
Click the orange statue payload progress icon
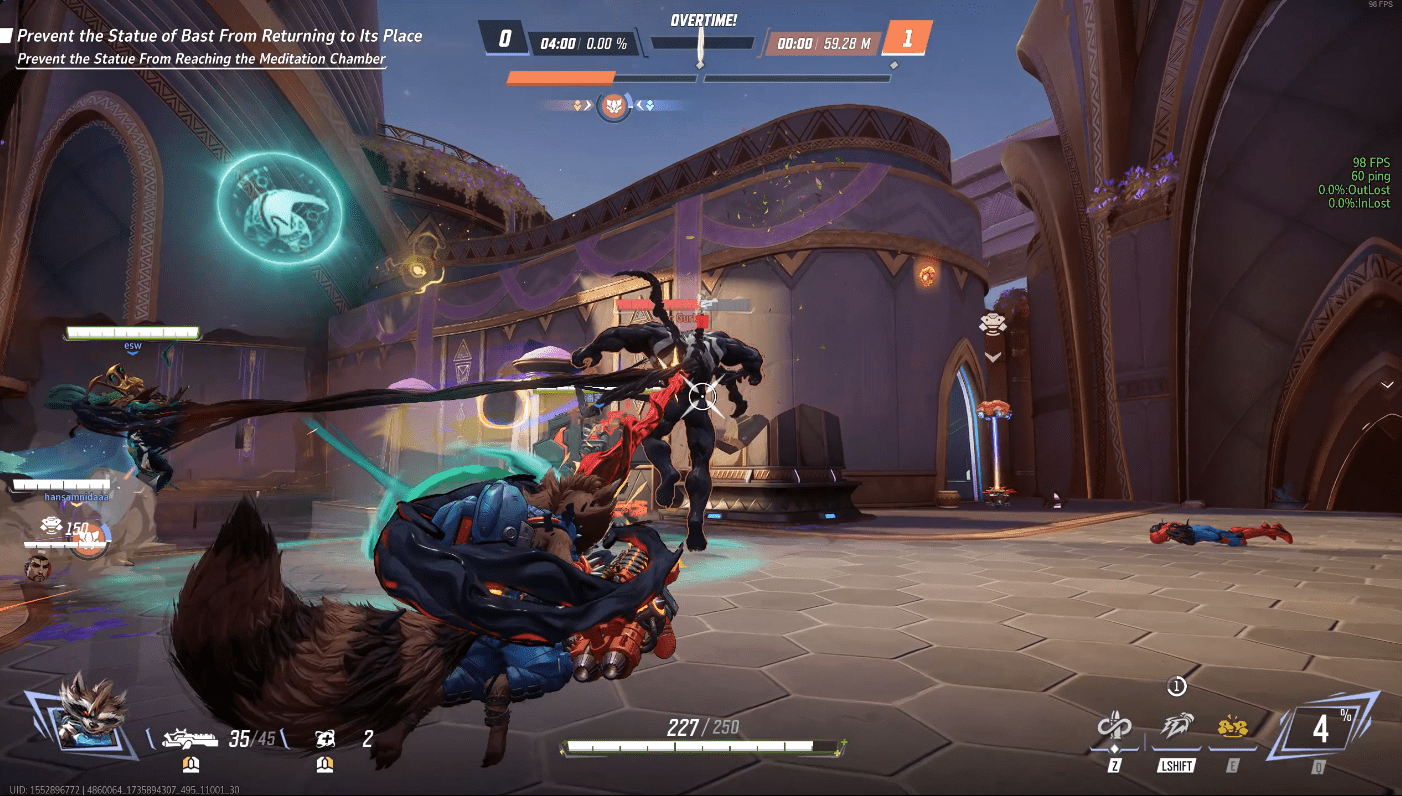(x=612, y=105)
